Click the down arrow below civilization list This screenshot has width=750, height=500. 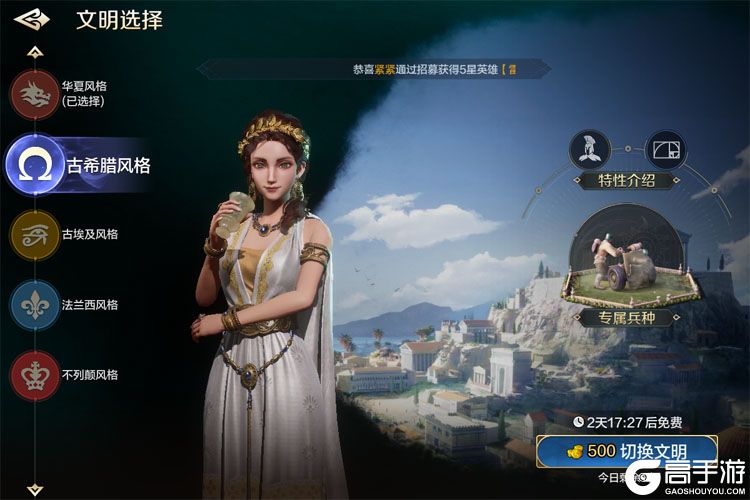pyautogui.click(x=35, y=488)
